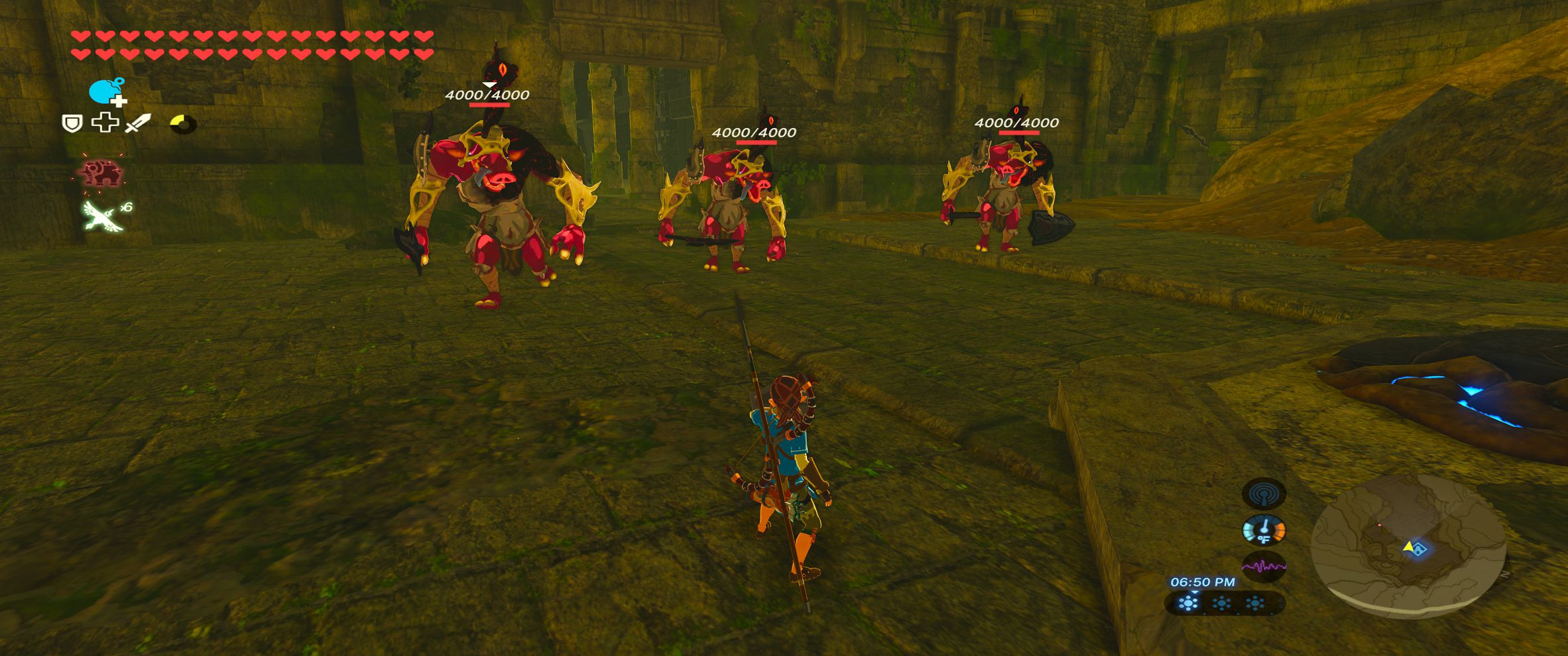
Task: Click the Fahrenheit temperature gauge icon
Action: click(1264, 530)
